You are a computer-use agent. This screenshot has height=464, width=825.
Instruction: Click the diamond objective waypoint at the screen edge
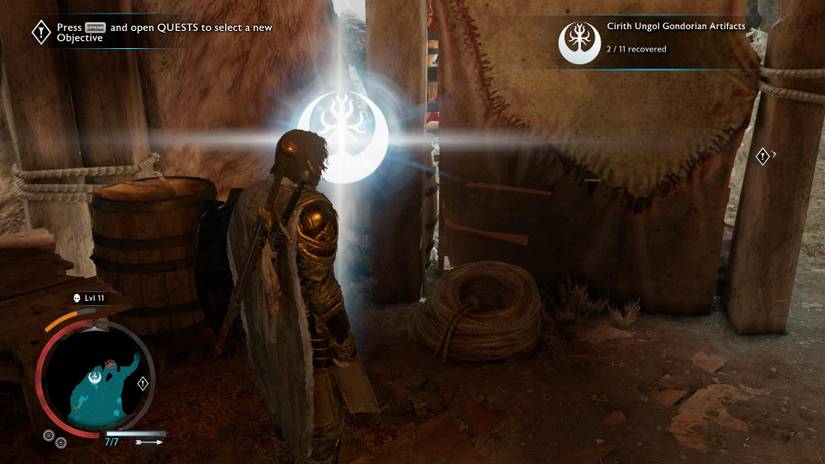point(762,155)
